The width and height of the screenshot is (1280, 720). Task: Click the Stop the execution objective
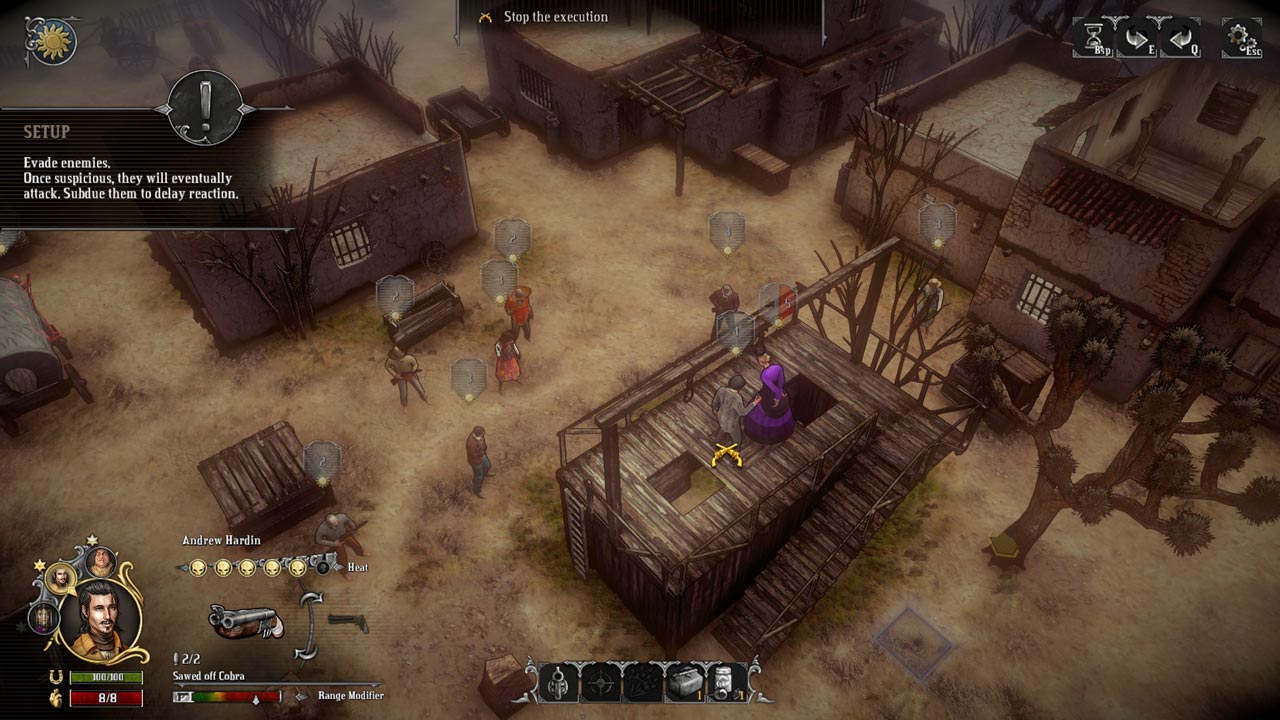pyautogui.click(x=555, y=17)
